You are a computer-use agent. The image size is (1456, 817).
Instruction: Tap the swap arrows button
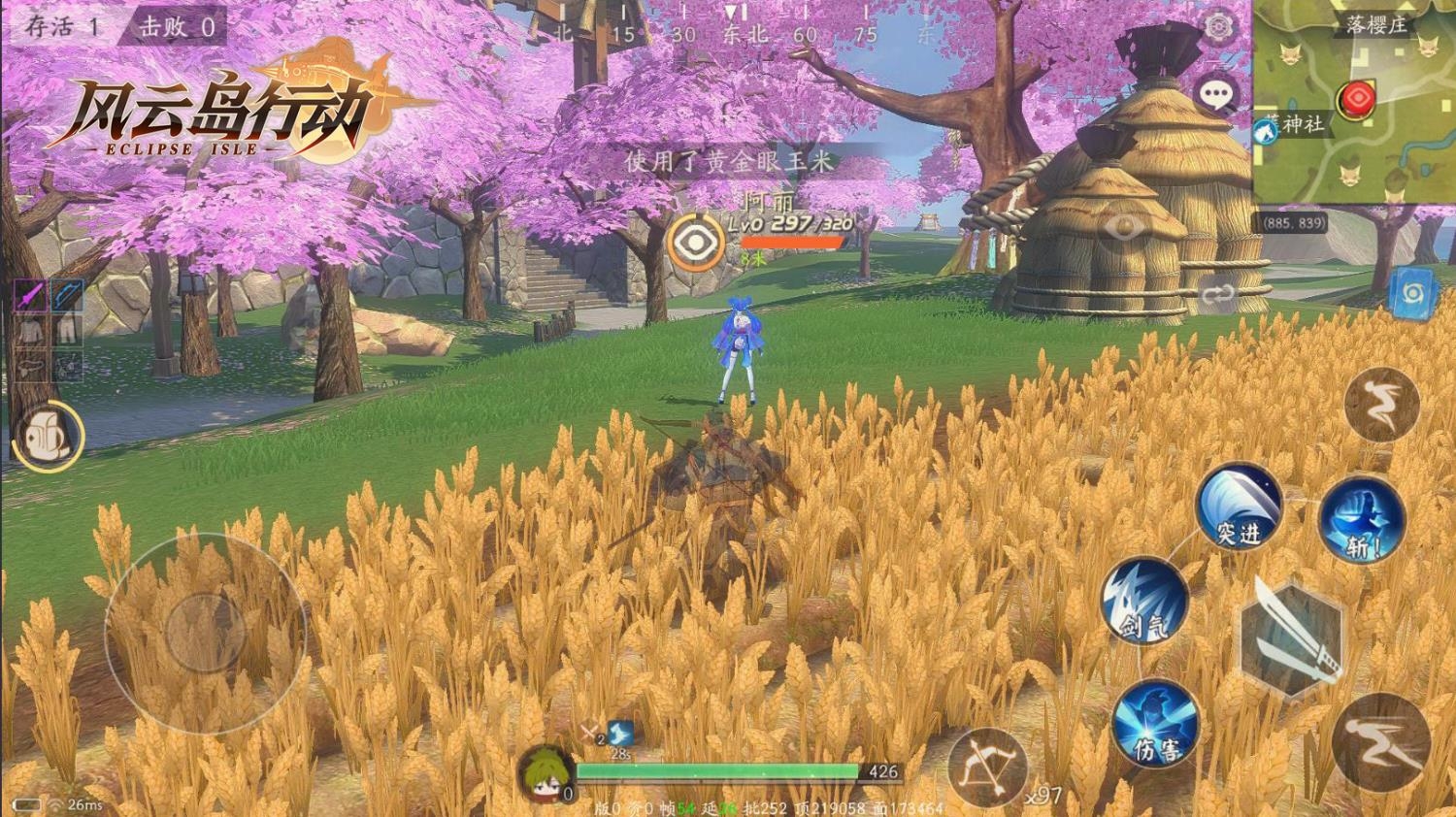[1217, 295]
